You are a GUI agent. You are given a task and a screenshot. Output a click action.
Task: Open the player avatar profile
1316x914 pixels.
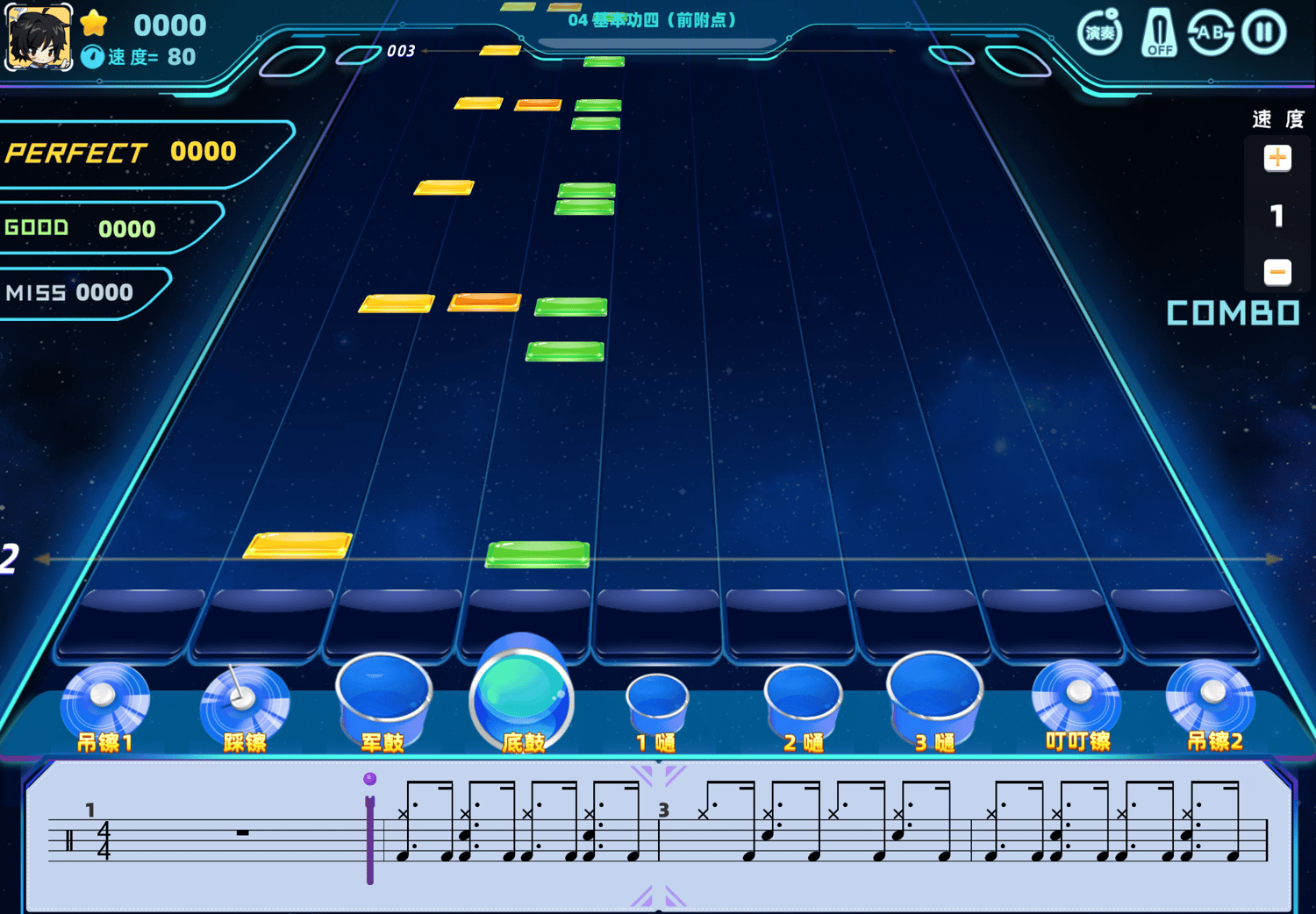pyautogui.click(x=39, y=37)
